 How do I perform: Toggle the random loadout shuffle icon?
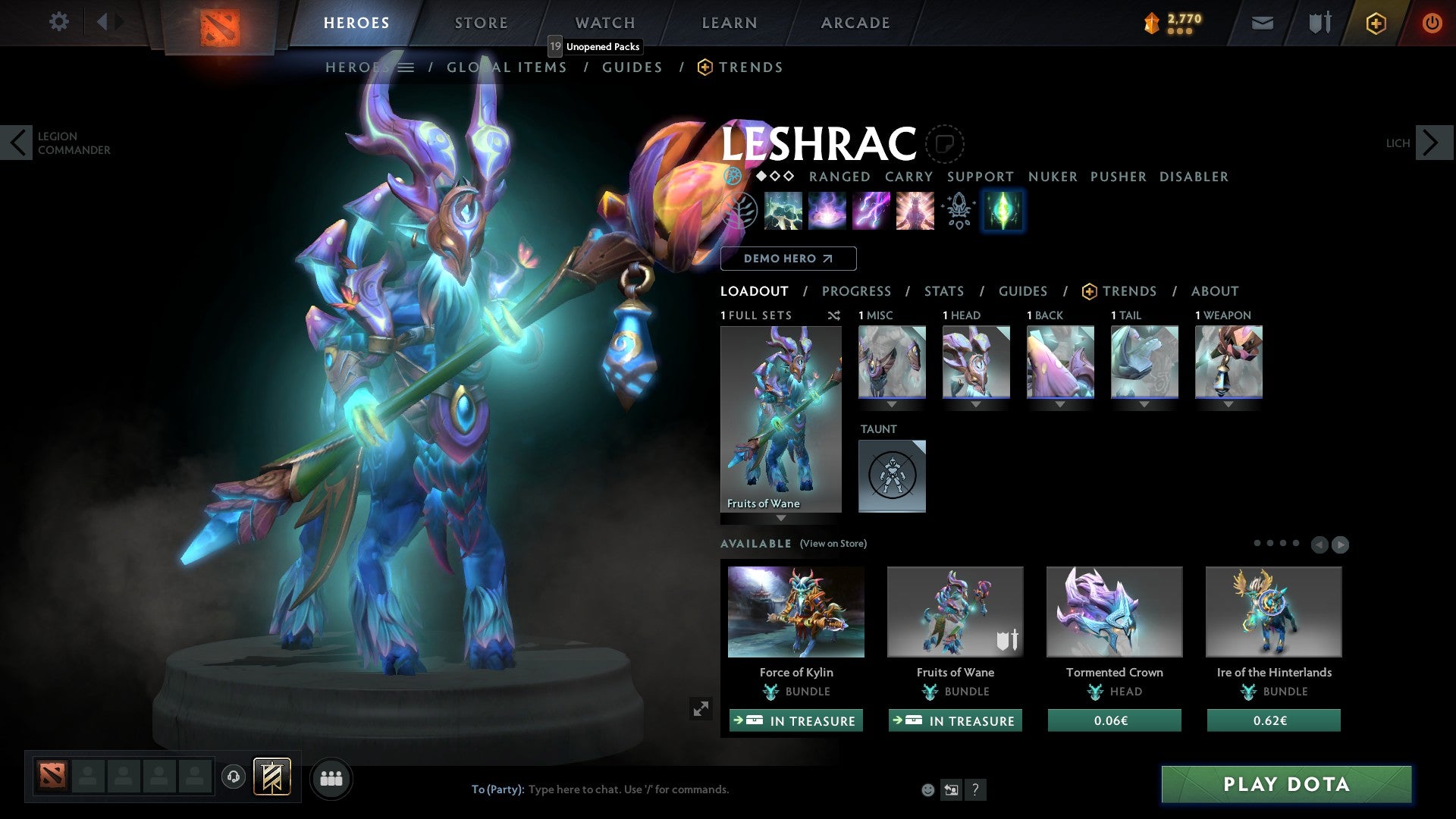(833, 315)
